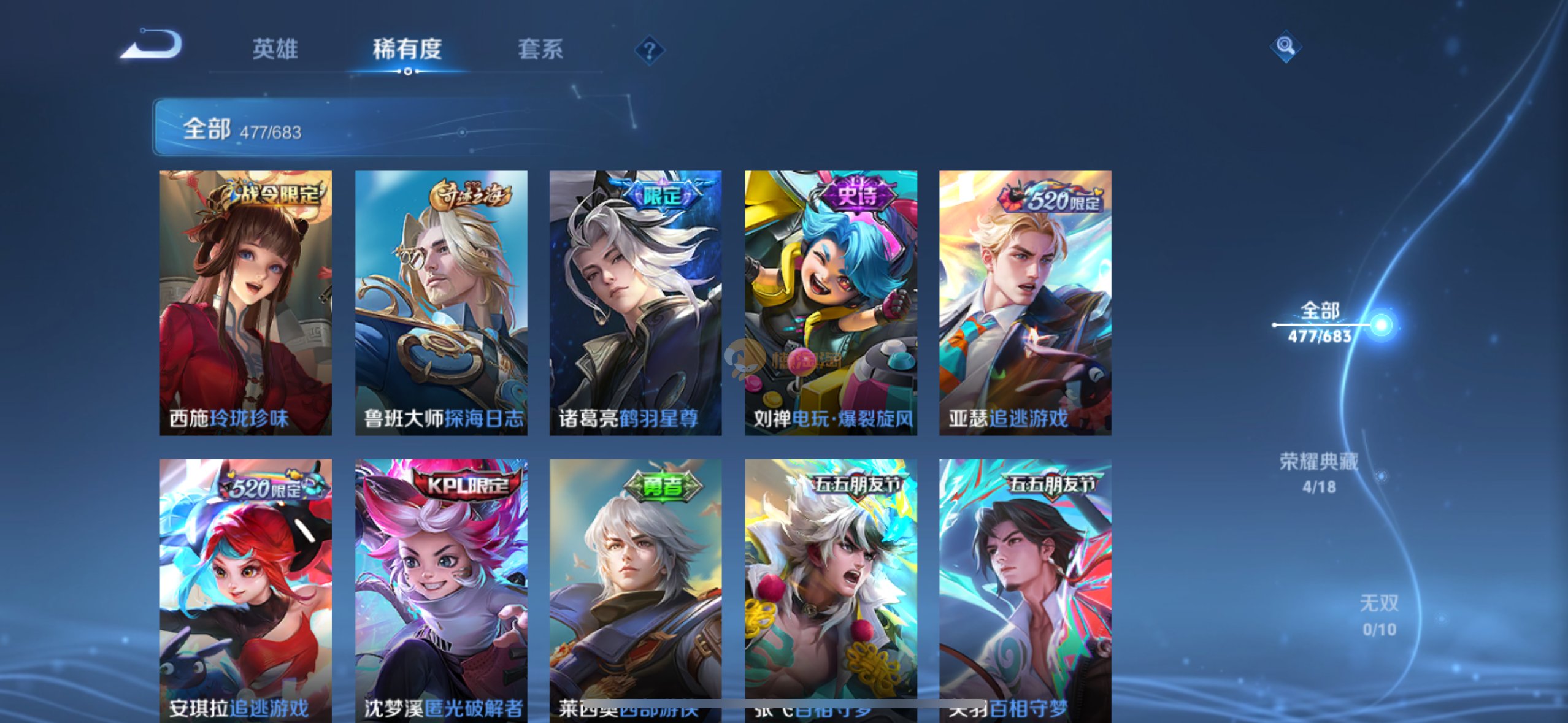This screenshot has width=1568, height=723.
Task: Select the 勇者 skin card with silver-haired hero
Action: pos(636,590)
